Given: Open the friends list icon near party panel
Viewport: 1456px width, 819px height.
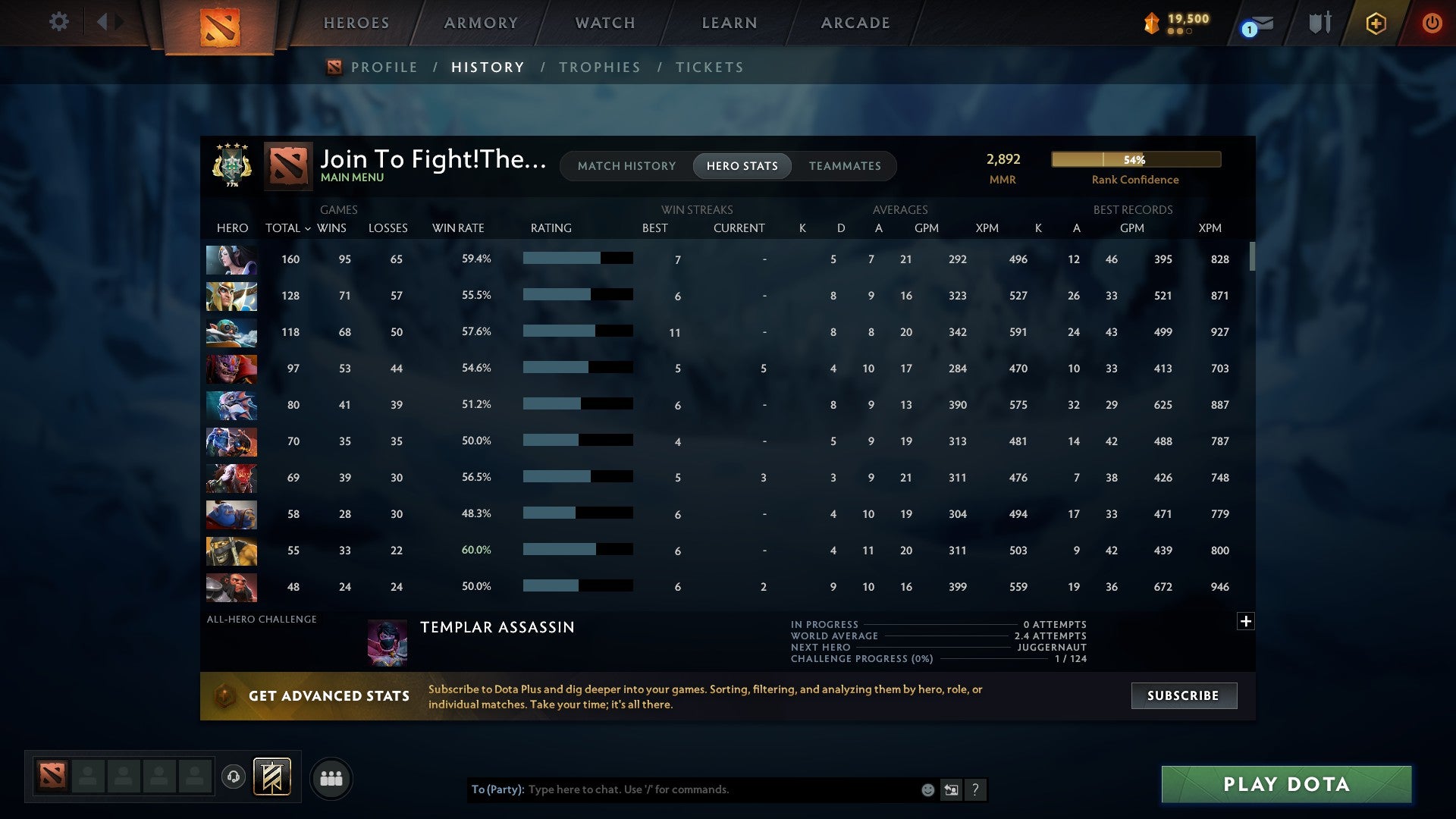Looking at the screenshot, I should pyautogui.click(x=331, y=777).
